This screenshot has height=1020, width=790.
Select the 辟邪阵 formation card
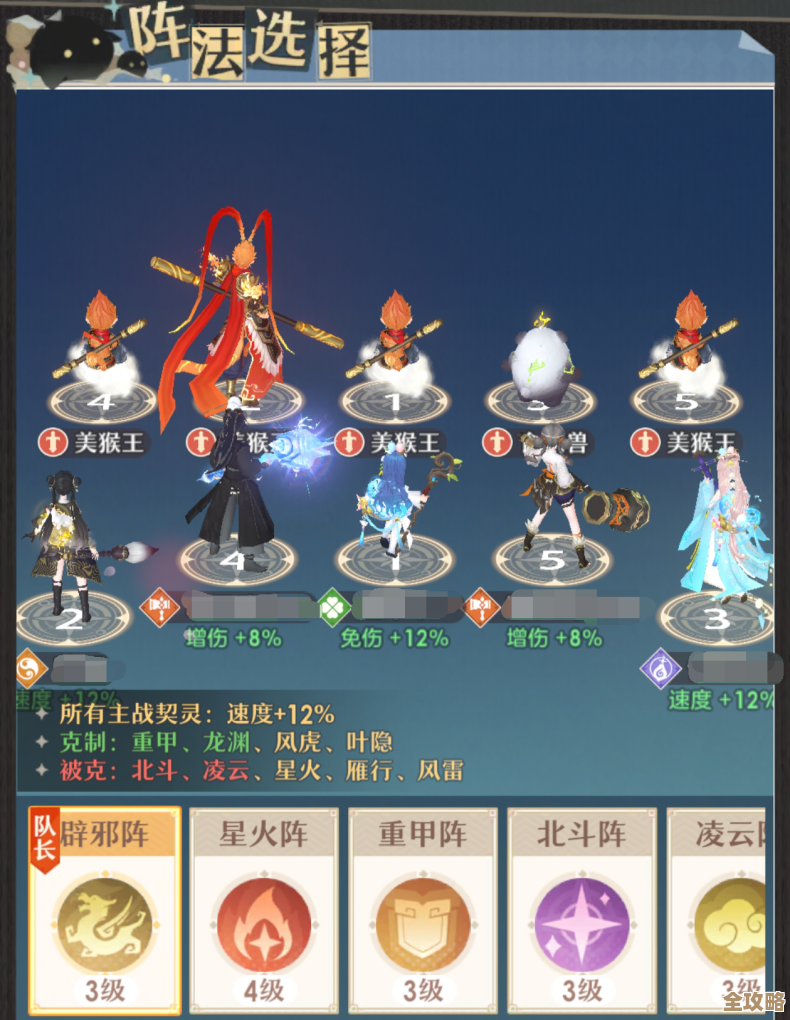pos(104,908)
